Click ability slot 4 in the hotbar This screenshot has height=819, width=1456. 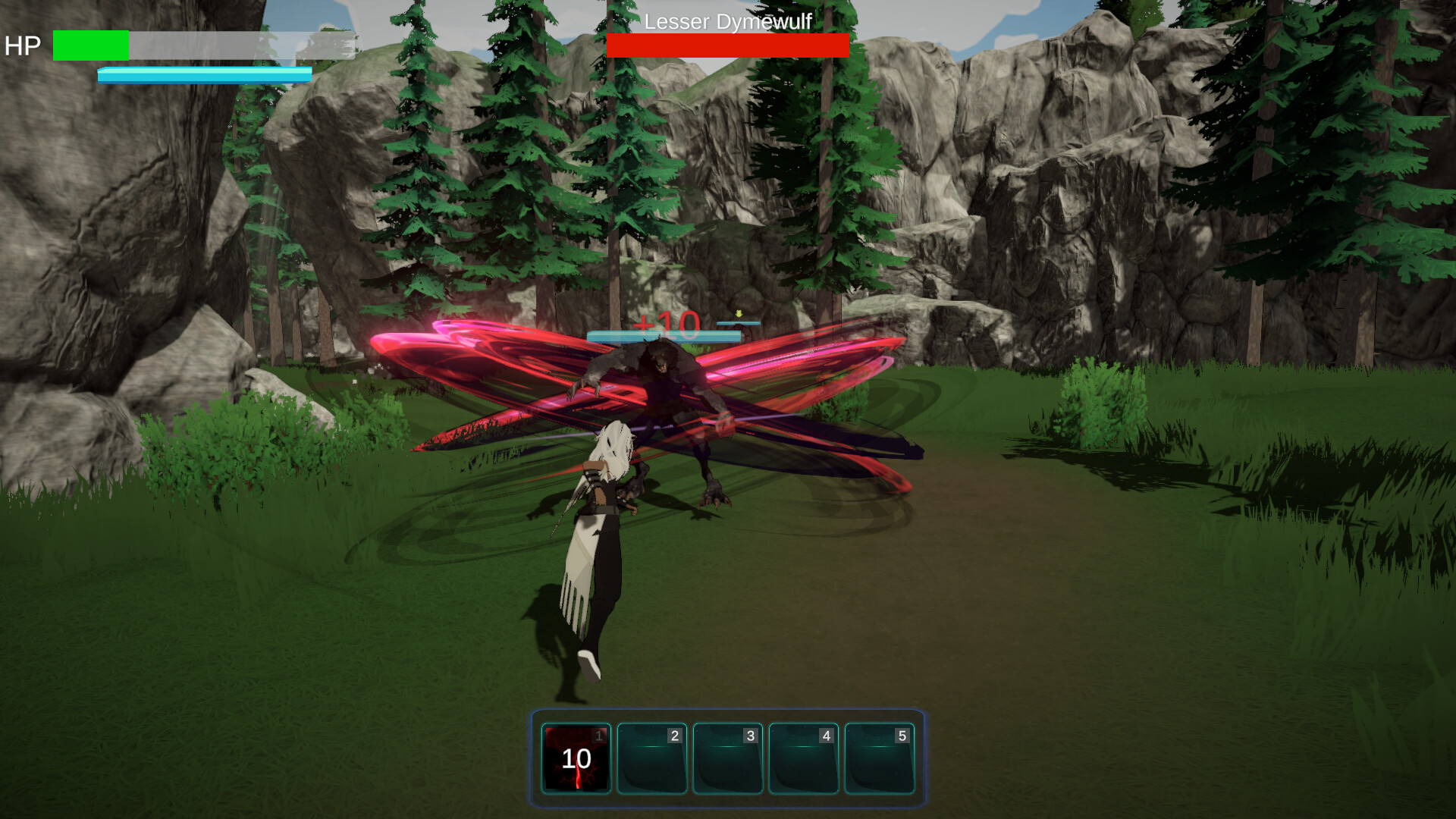click(x=803, y=760)
